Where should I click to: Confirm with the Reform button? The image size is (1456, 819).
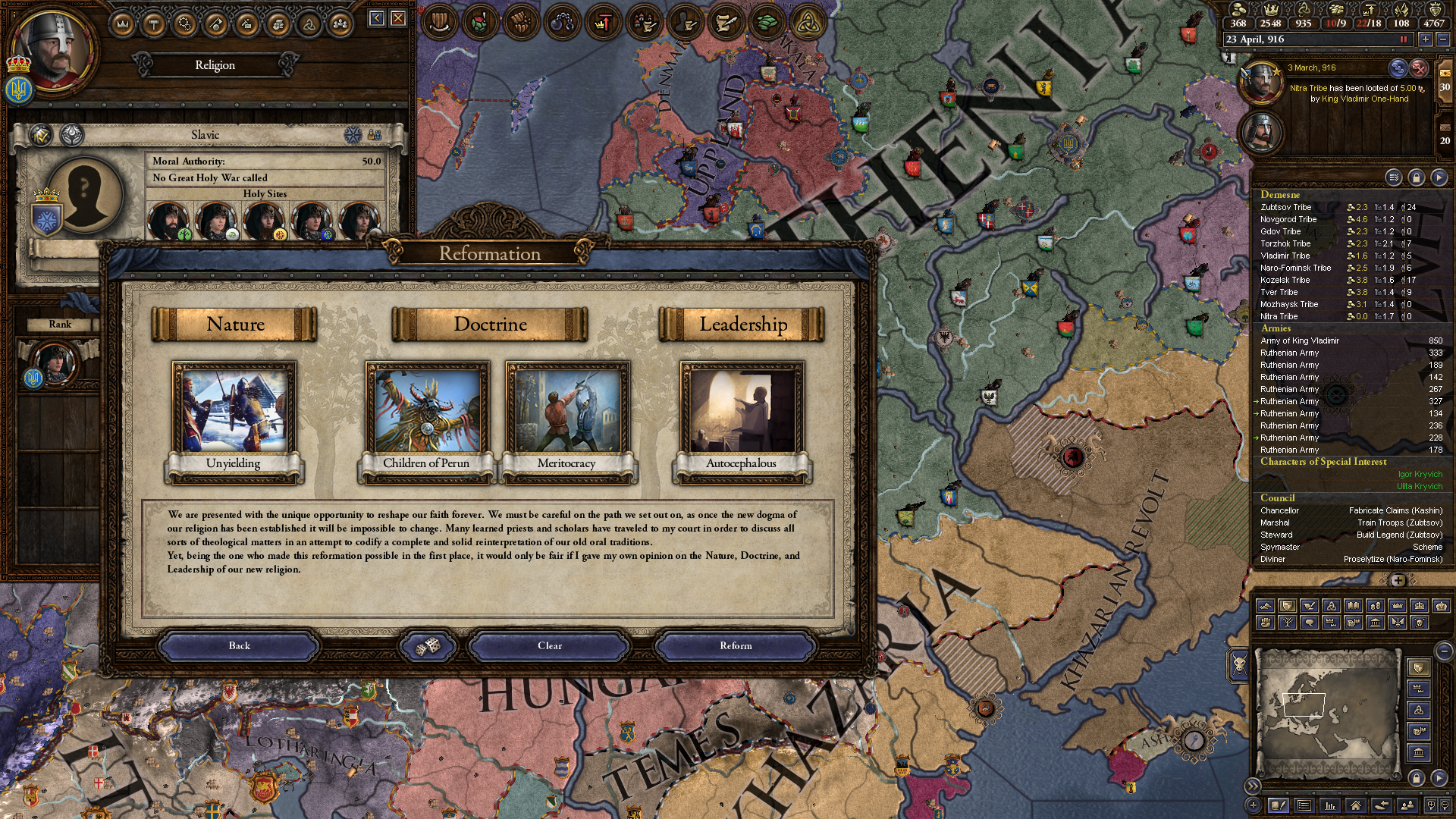pos(735,645)
